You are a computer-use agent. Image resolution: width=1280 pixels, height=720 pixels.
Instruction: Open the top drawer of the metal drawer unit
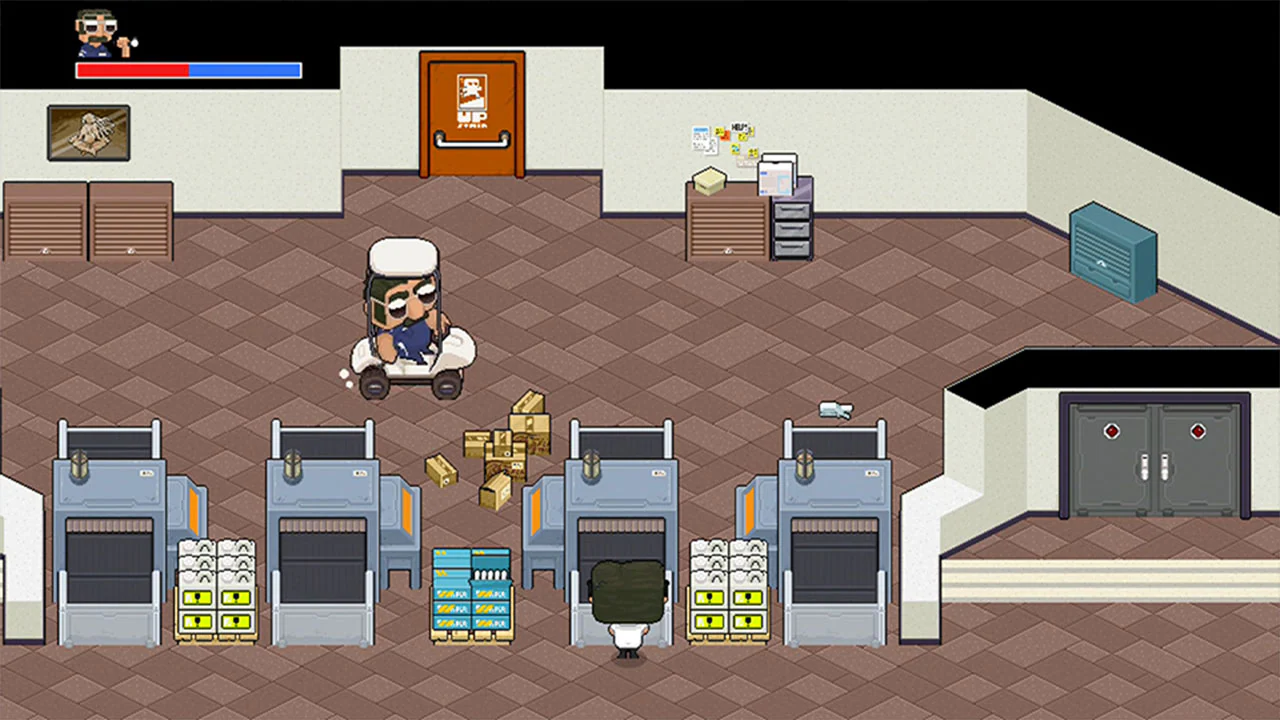pos(791,210)
